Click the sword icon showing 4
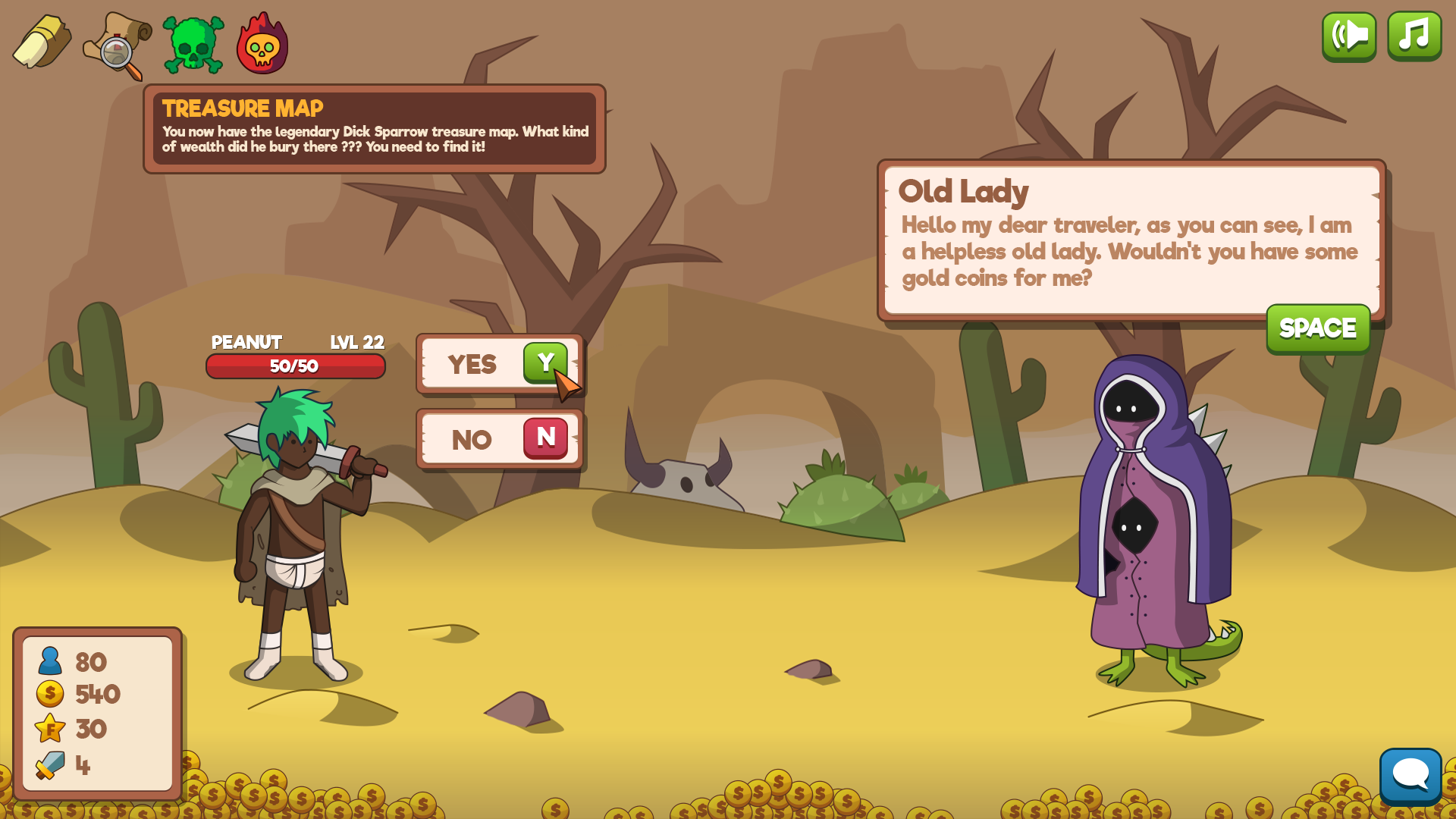This screenshot has height=819, width=1456. point(48,764)
